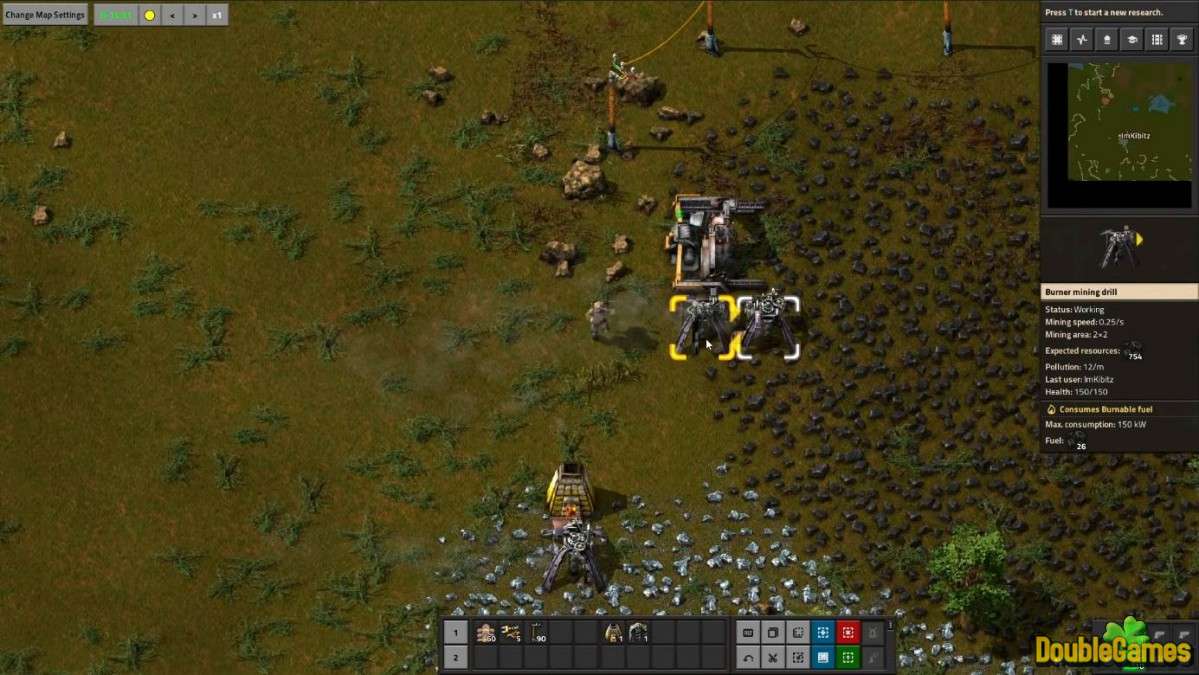Increase game speed with right arrow
Viewport: 1199px width, 675px height.
pos(194,15)
